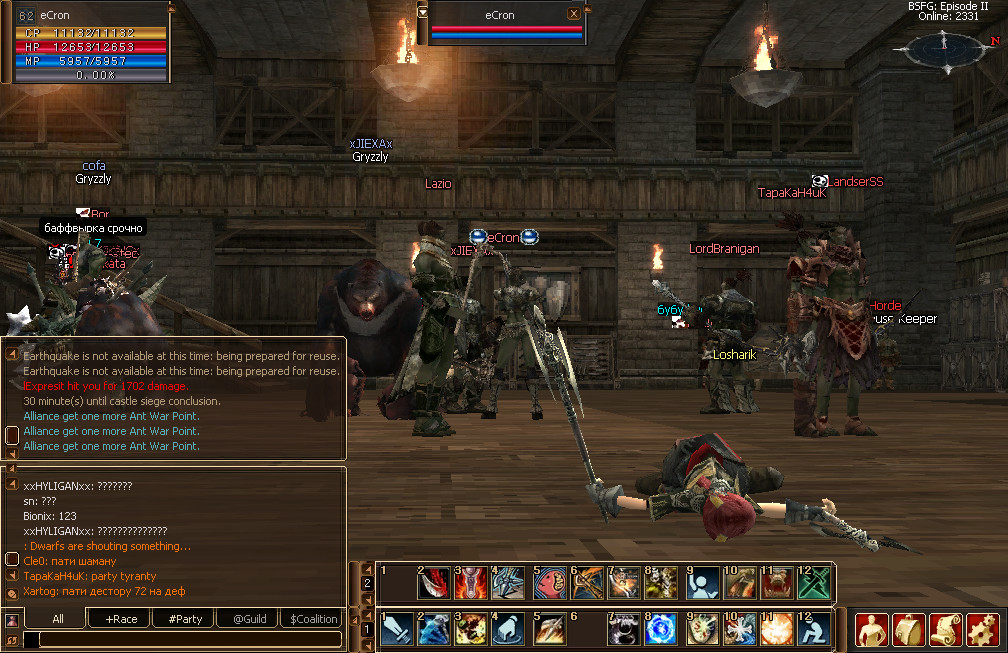Close the eCron target window
This screenshot has width=1008, height=653.
point(573,14)
